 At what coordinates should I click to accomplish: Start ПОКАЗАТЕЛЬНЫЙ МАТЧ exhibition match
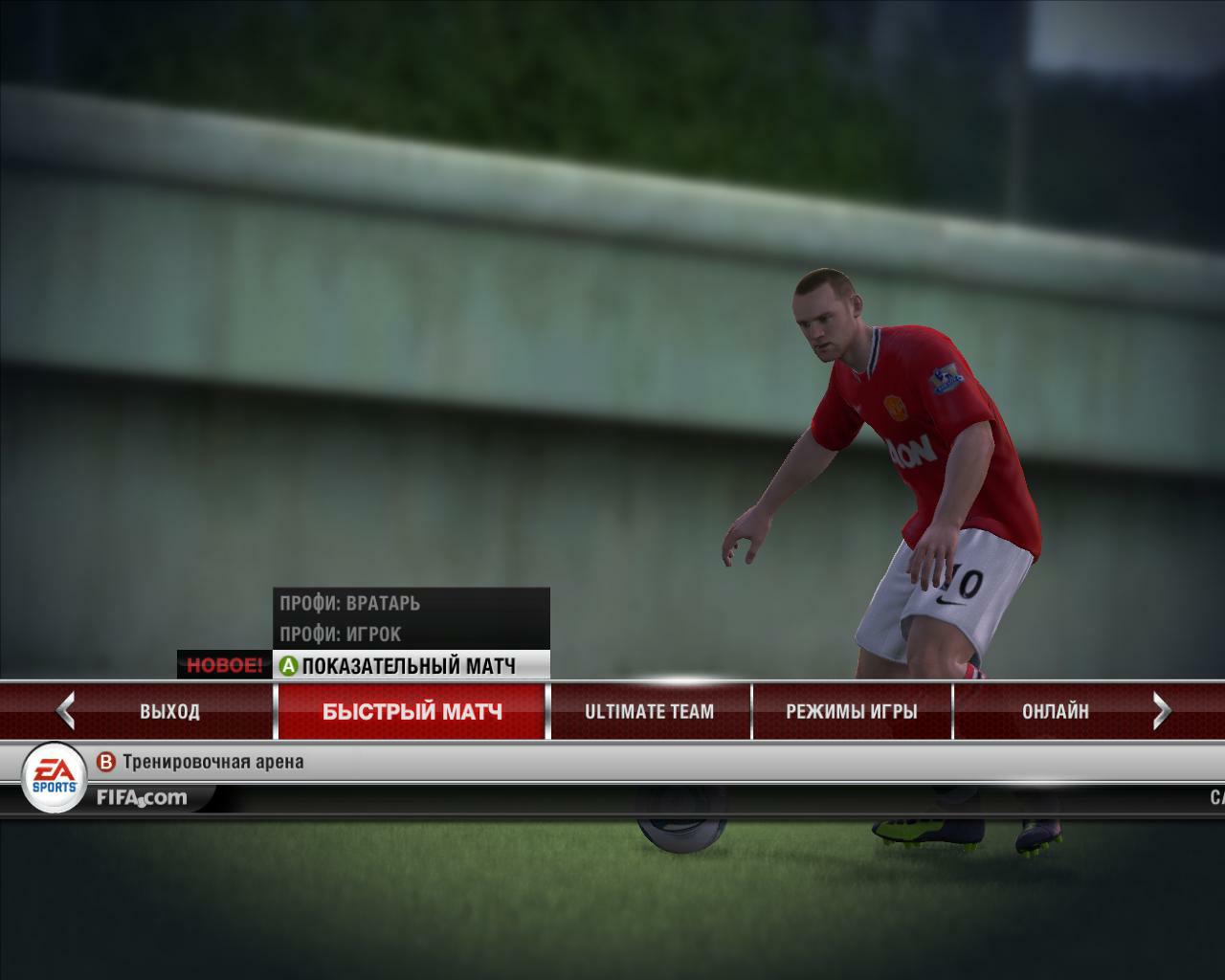click(x=409, y=665)
